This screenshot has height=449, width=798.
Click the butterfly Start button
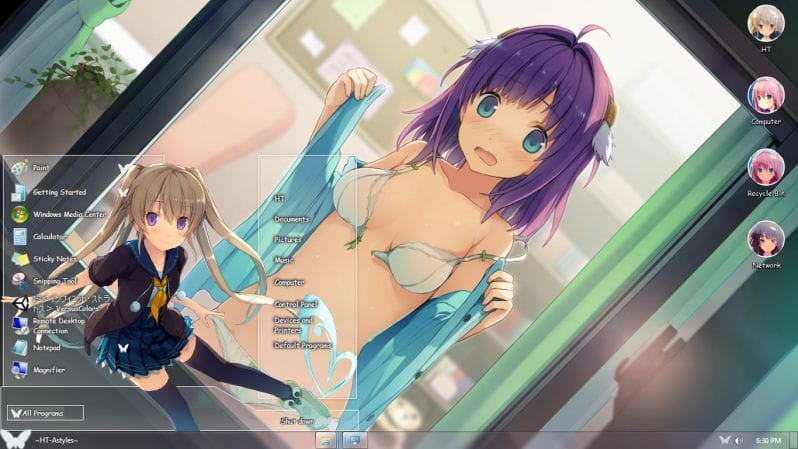tap(14, 439)
